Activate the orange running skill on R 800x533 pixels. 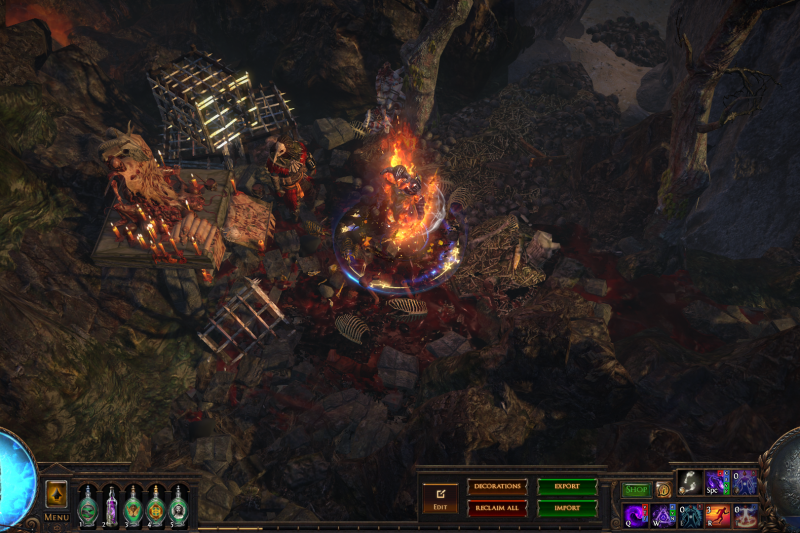[717, 516]
